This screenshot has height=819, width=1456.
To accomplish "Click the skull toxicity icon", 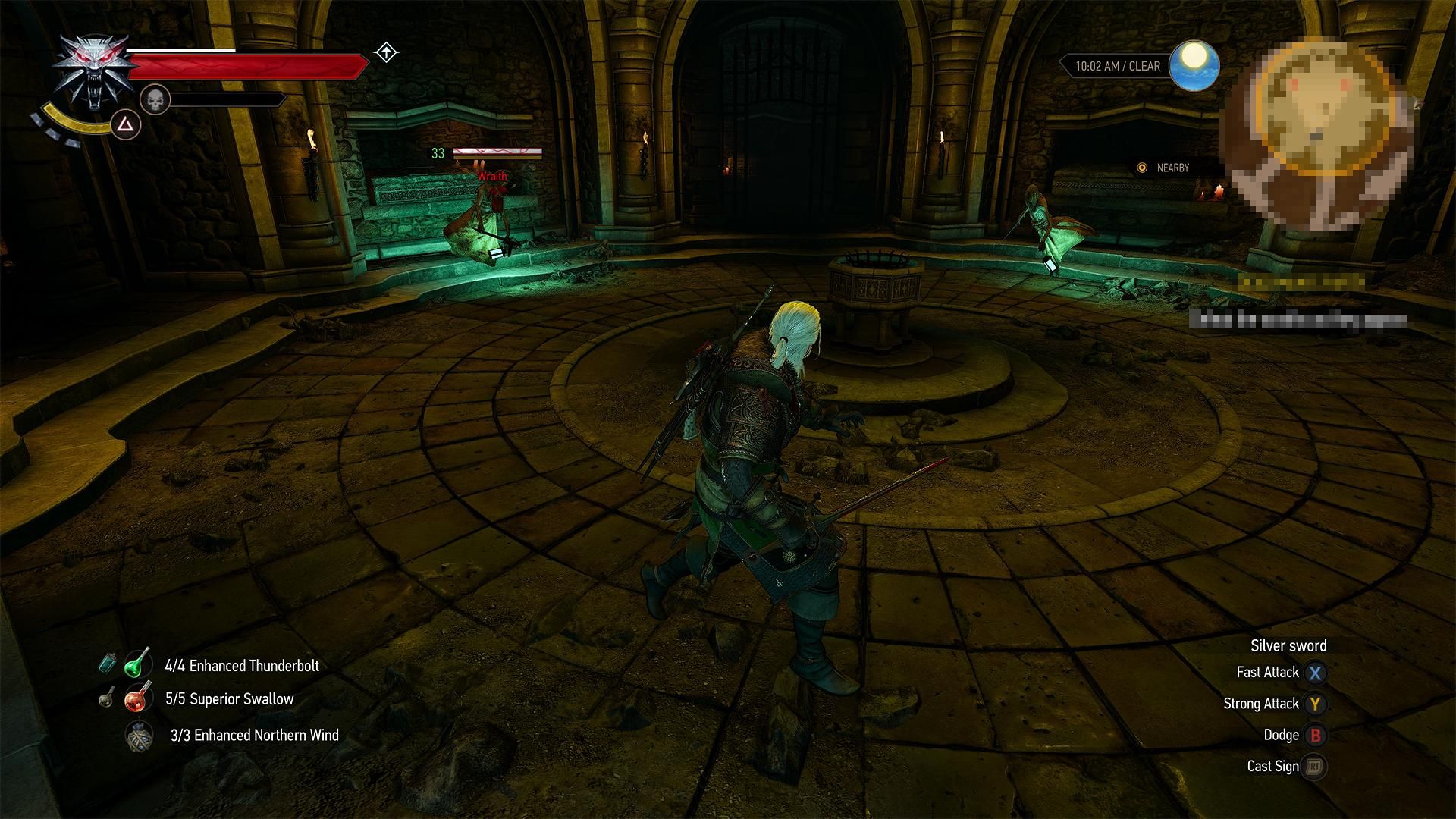I will [x=155, y=101].
